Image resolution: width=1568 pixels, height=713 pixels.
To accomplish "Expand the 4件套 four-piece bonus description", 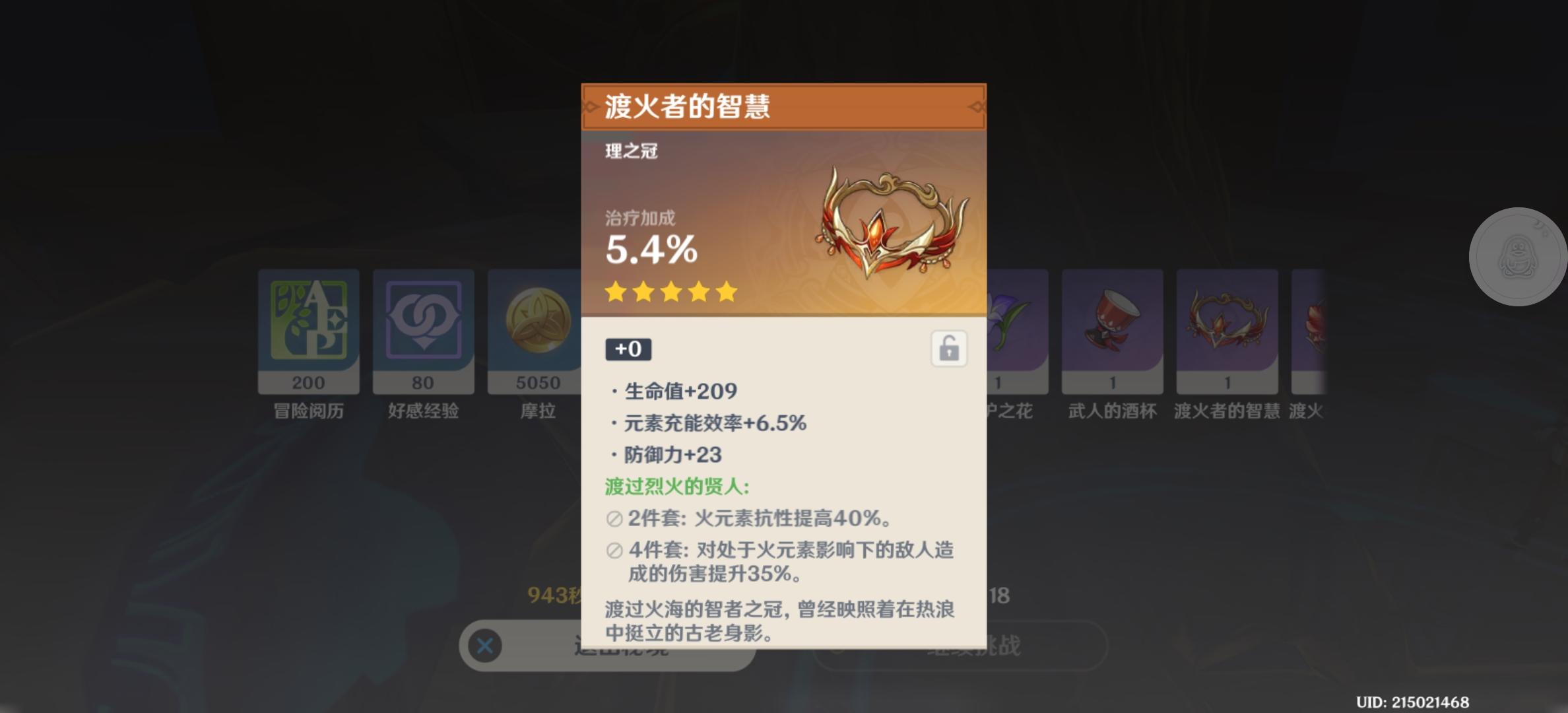I will click(779, 551).
